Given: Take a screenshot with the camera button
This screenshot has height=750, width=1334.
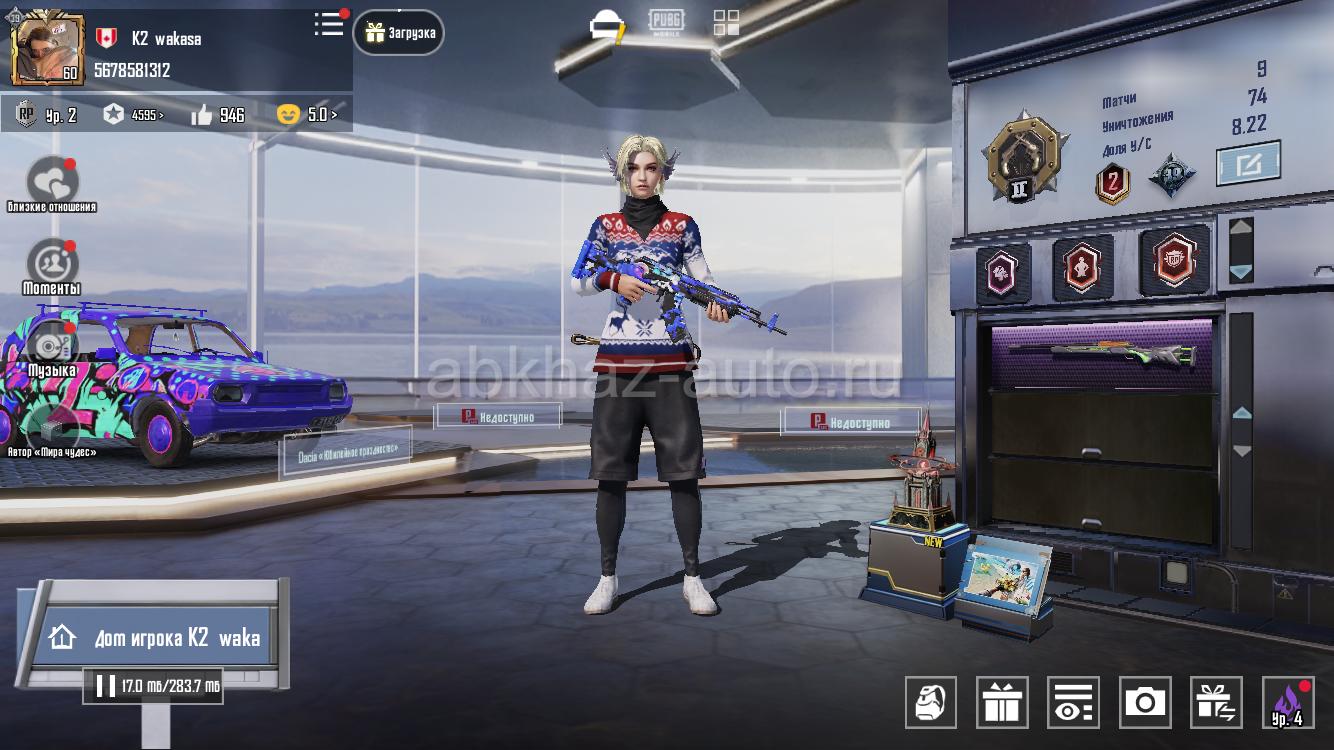Looking at the screenshot, I should [1145, 702].
